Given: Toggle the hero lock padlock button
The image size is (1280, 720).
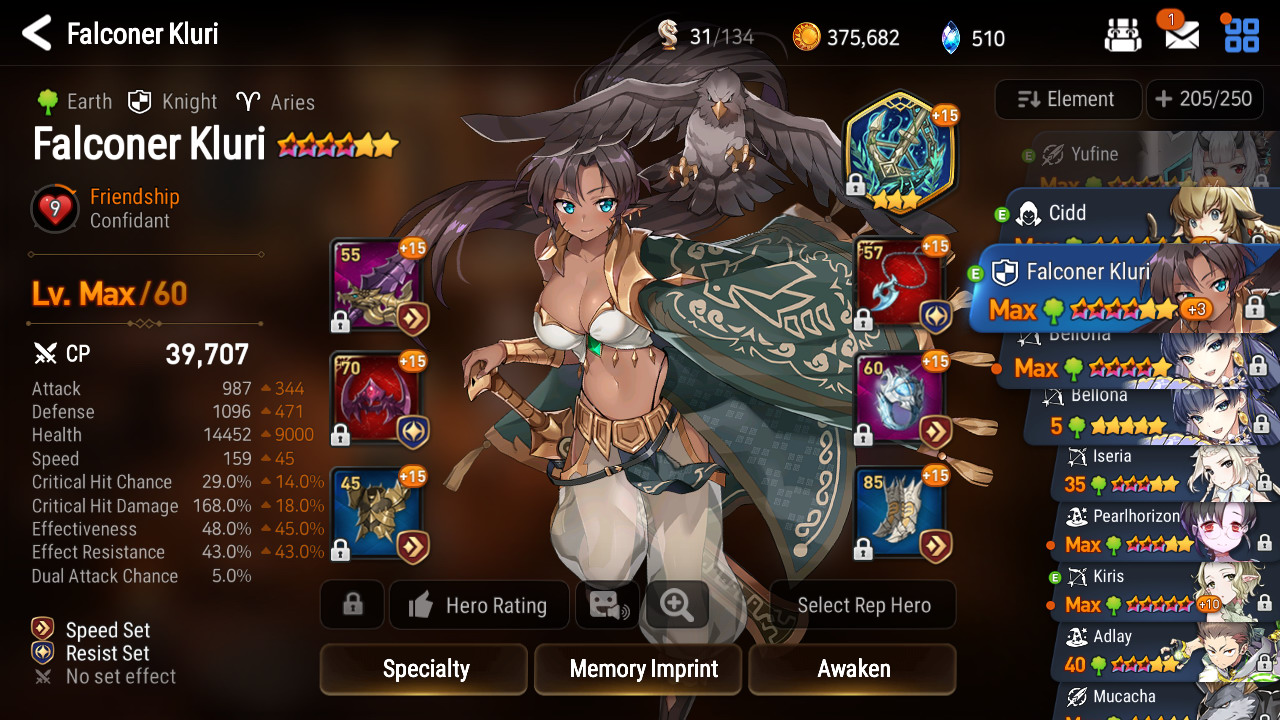Looking at the screenshot, I should click(352, 605).
